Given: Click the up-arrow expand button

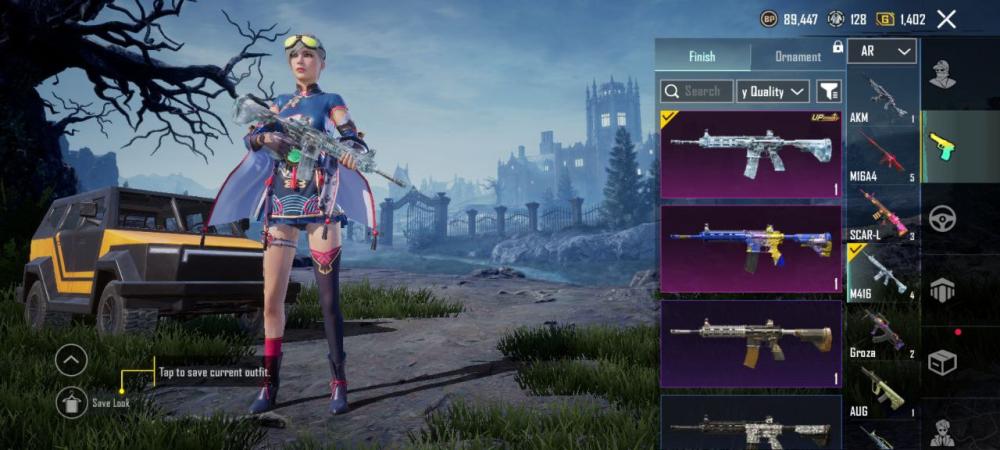Looking at the screenshot, I should click(x=71, y=359).
